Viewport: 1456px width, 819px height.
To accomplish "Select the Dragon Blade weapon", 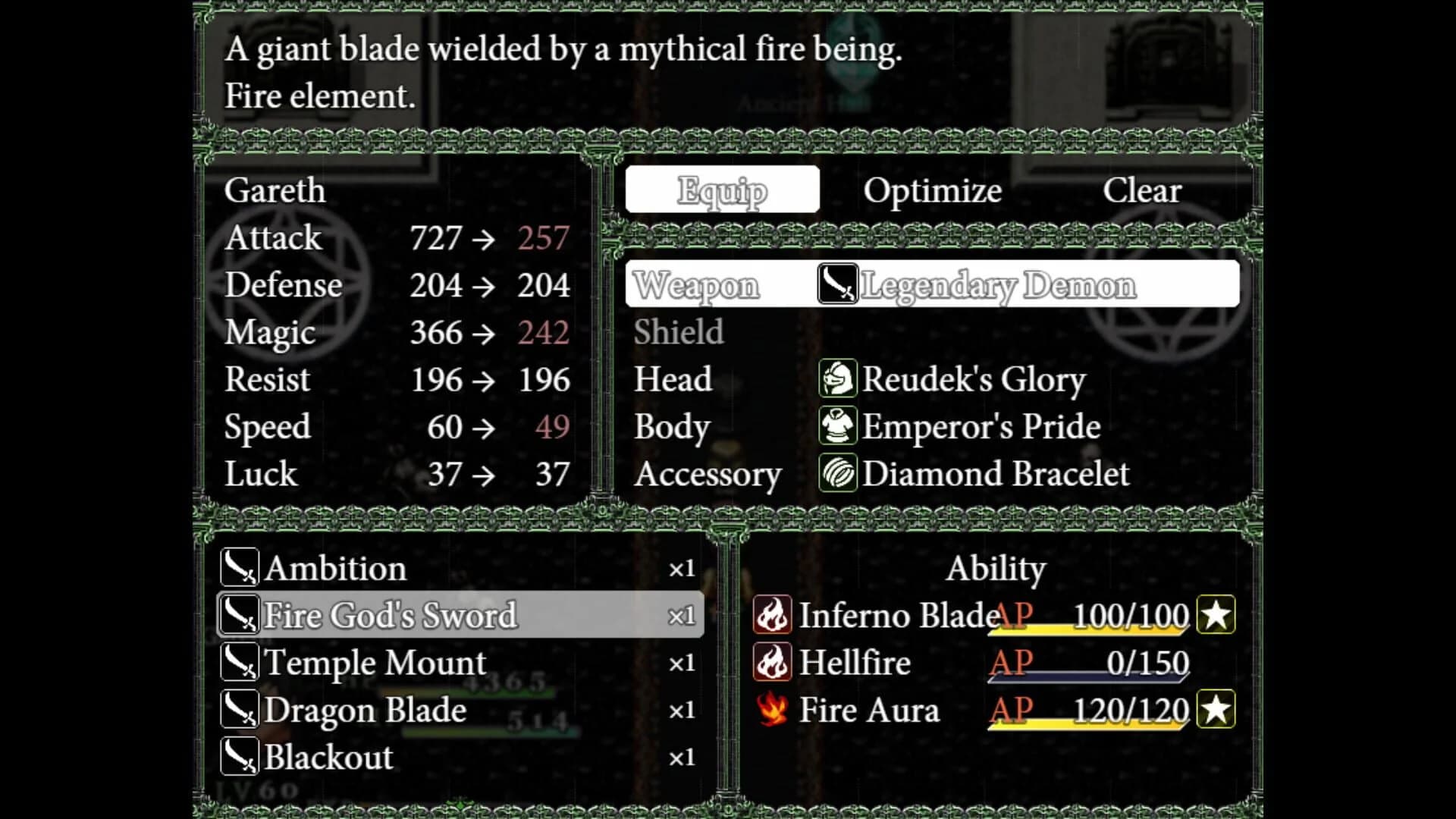I will coord(366,710).
